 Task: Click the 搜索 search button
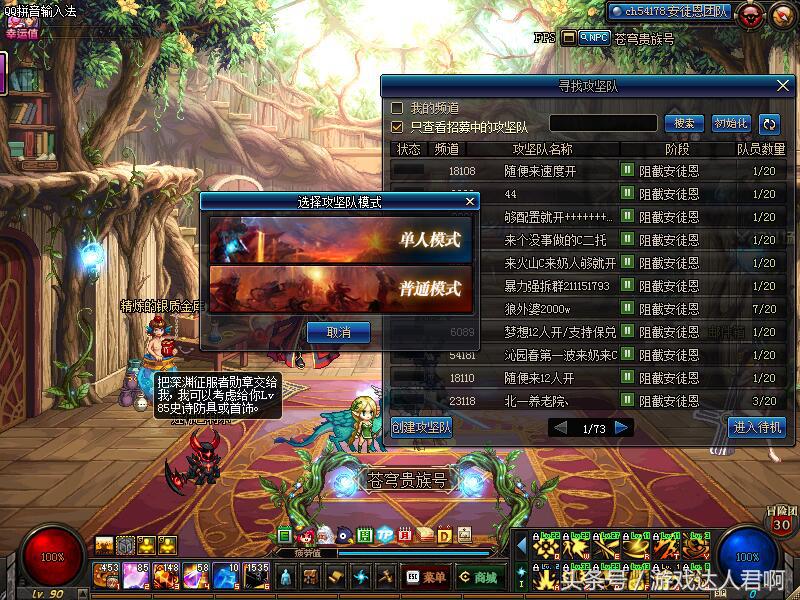tap(684, 124)
